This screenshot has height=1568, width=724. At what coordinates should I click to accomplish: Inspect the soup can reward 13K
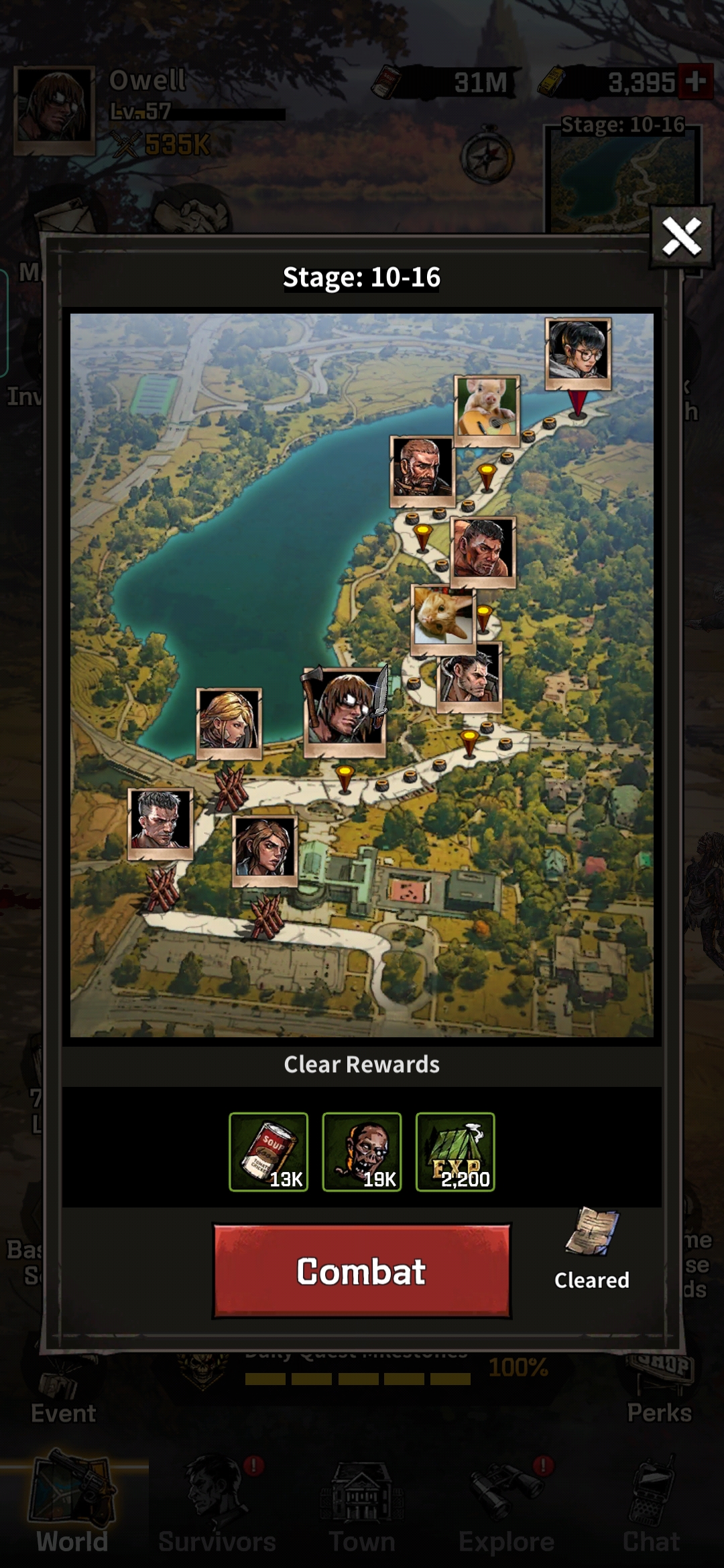(268, 1152)
